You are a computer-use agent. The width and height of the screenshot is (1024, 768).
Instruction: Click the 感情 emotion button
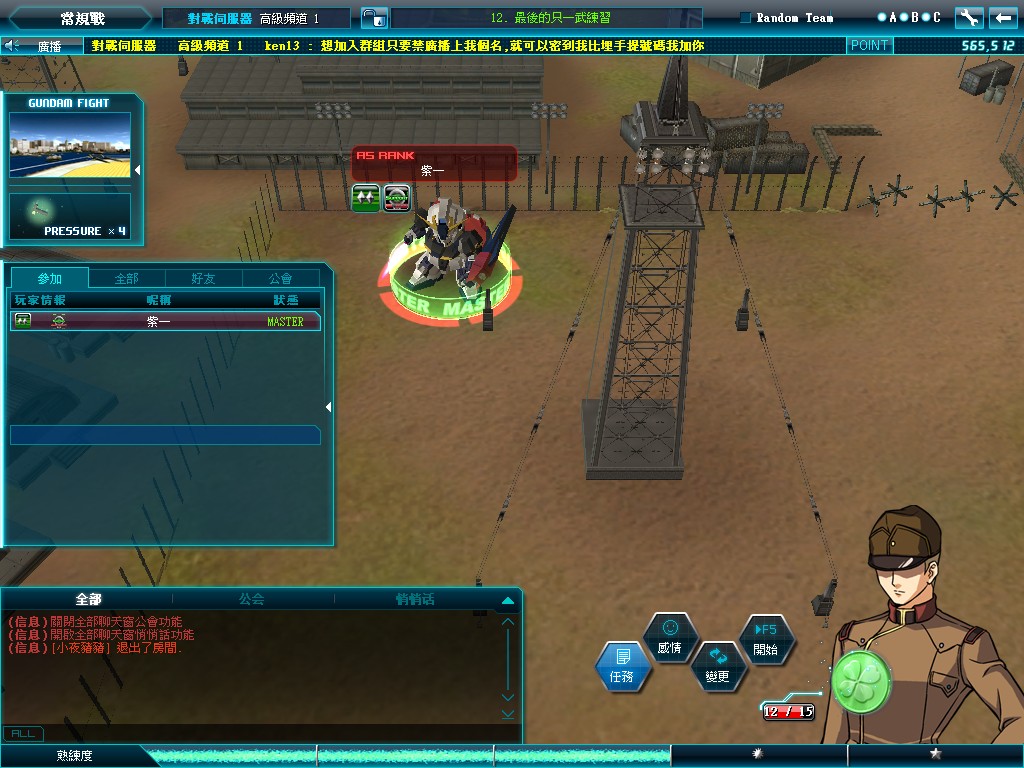coord(670,638)
